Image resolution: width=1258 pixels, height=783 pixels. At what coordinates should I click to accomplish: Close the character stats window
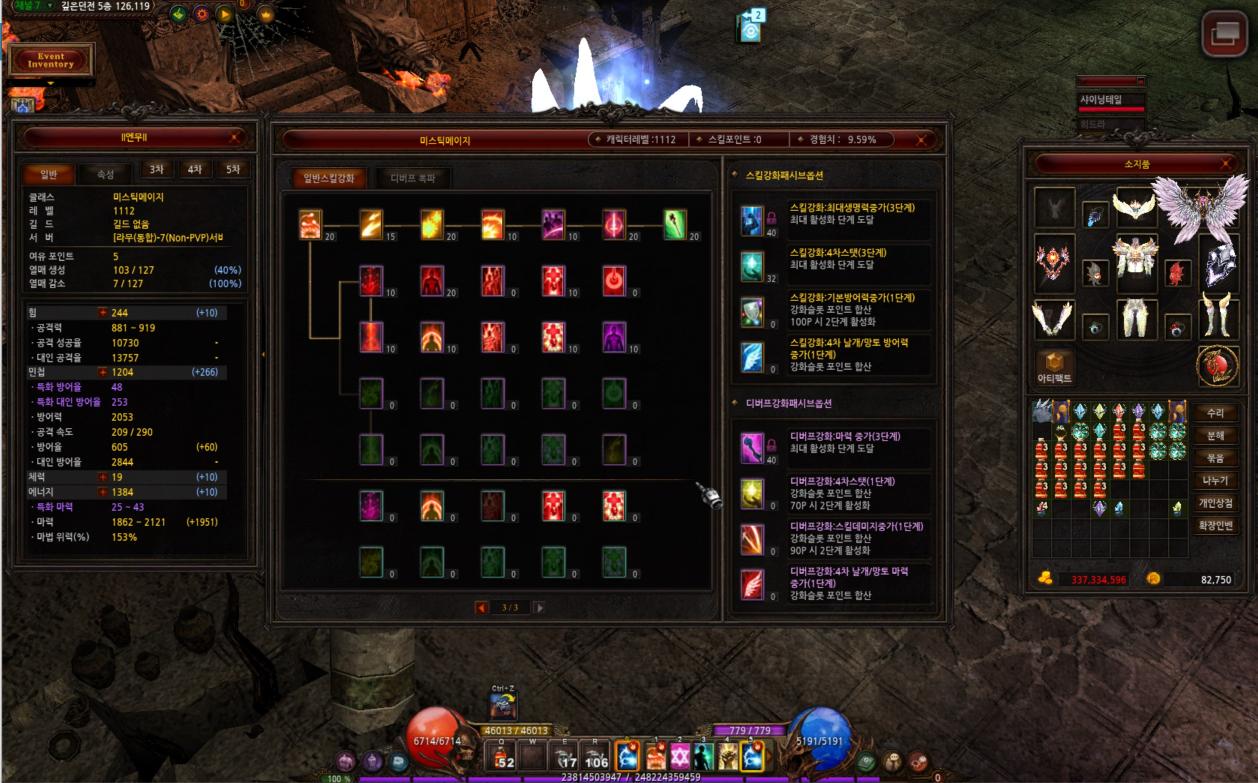[235, 138]
